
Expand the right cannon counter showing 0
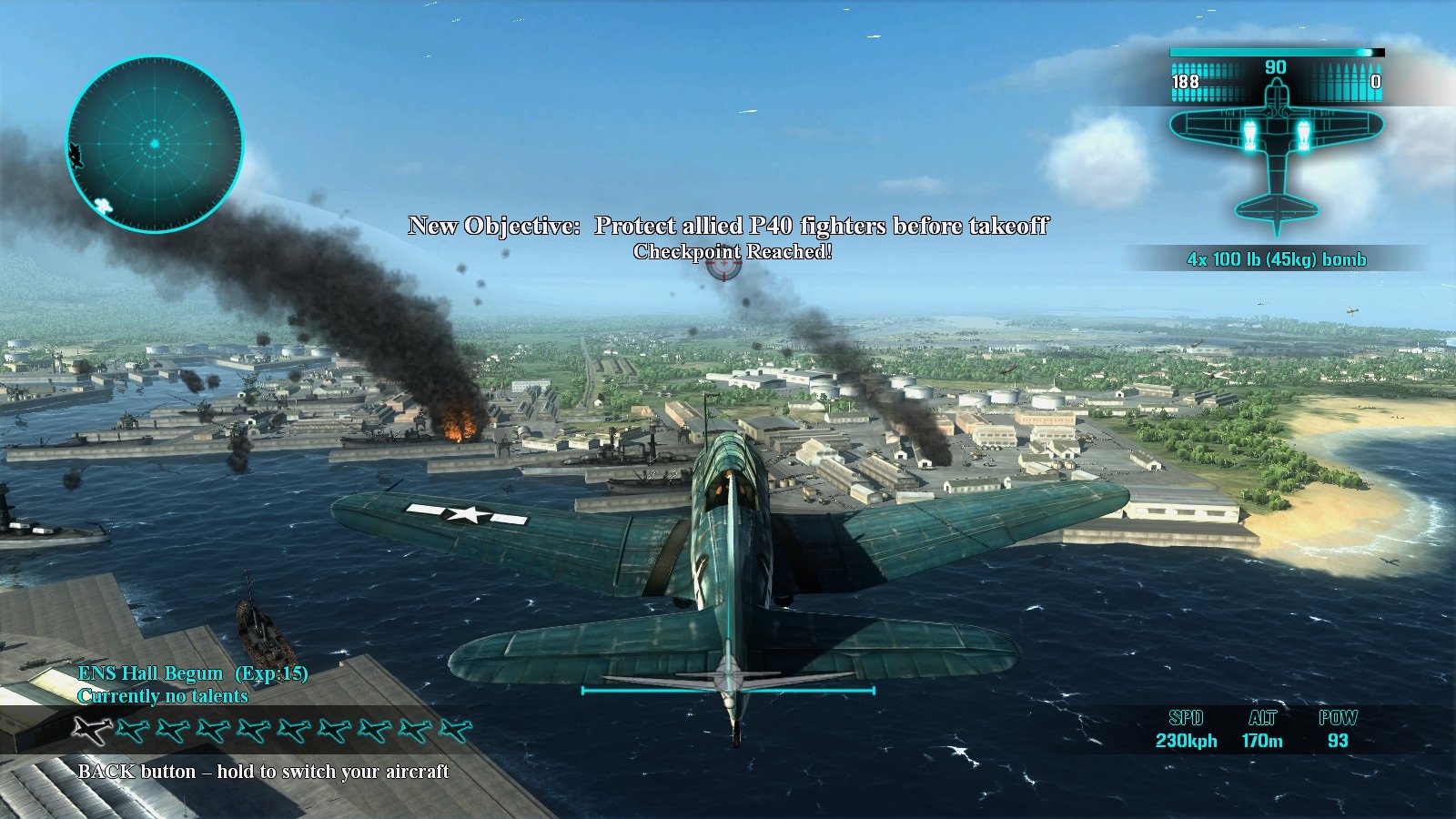click(1376, 82)
